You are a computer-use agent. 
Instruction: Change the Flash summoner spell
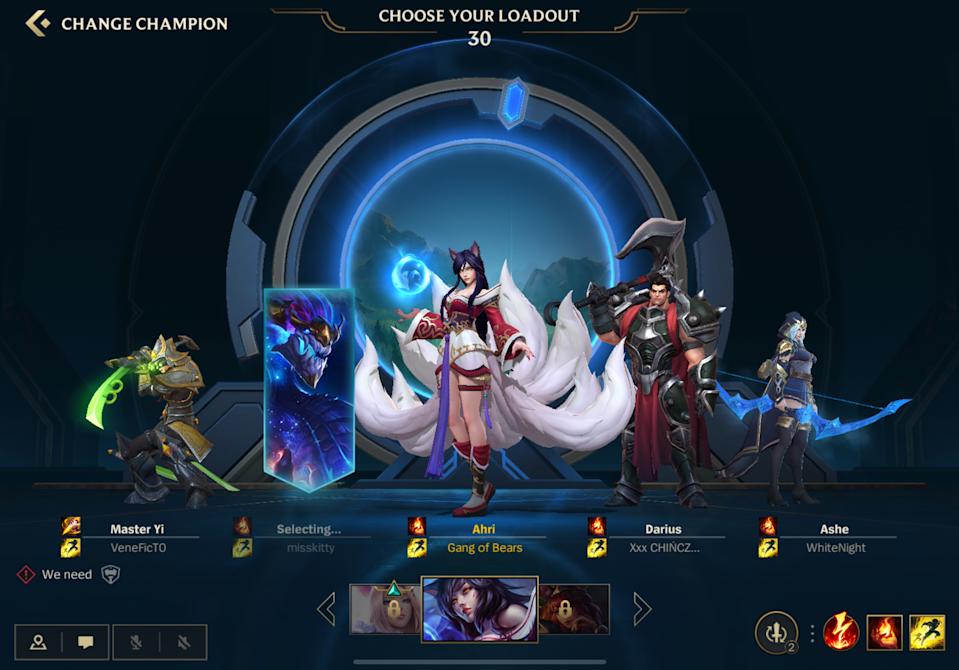[x=927, y=632]
